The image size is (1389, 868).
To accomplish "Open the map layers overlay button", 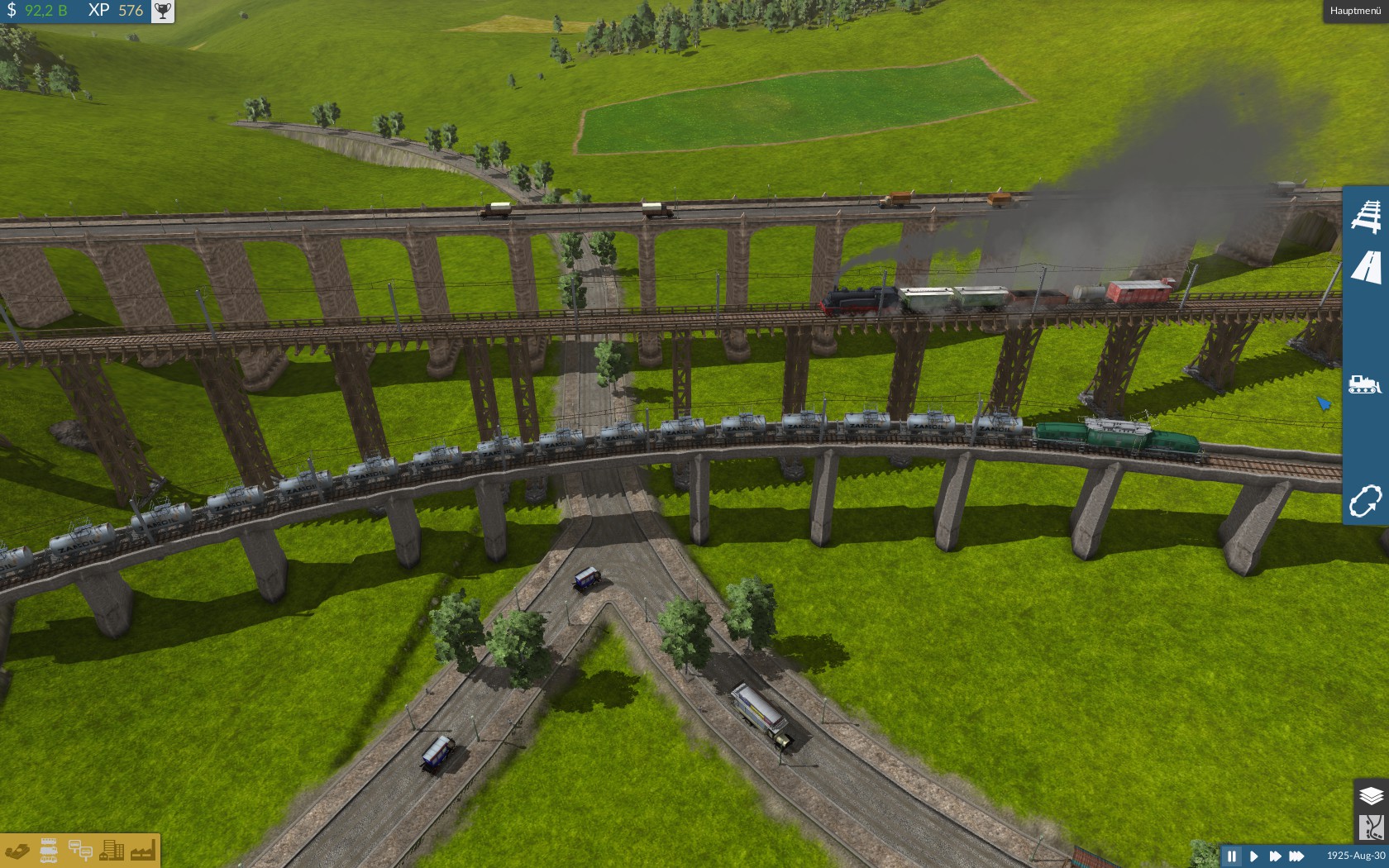I will point(1371,795).
